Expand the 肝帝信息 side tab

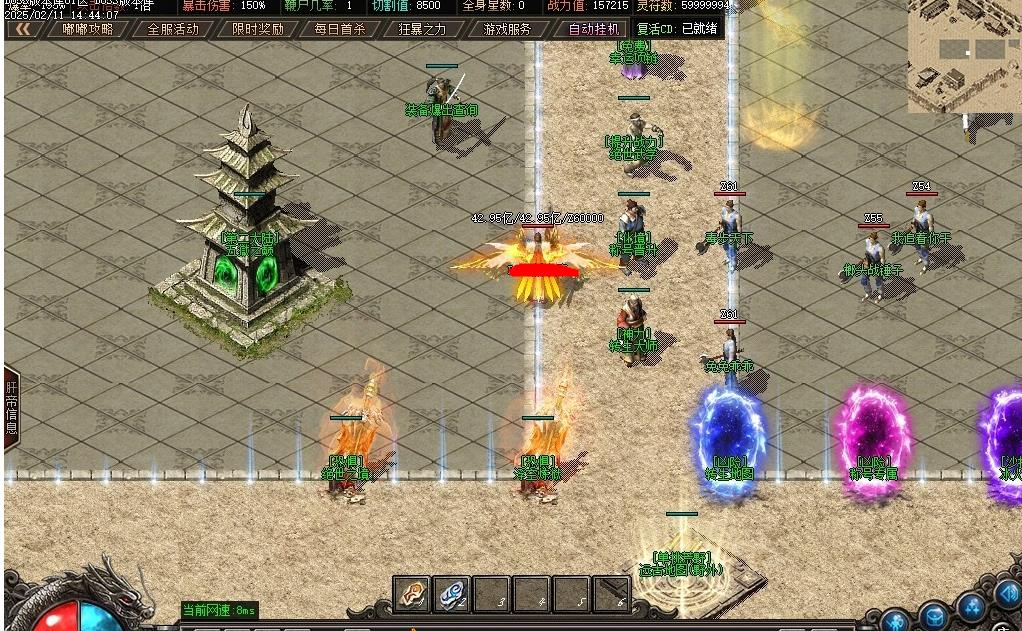tap(12, 408)
